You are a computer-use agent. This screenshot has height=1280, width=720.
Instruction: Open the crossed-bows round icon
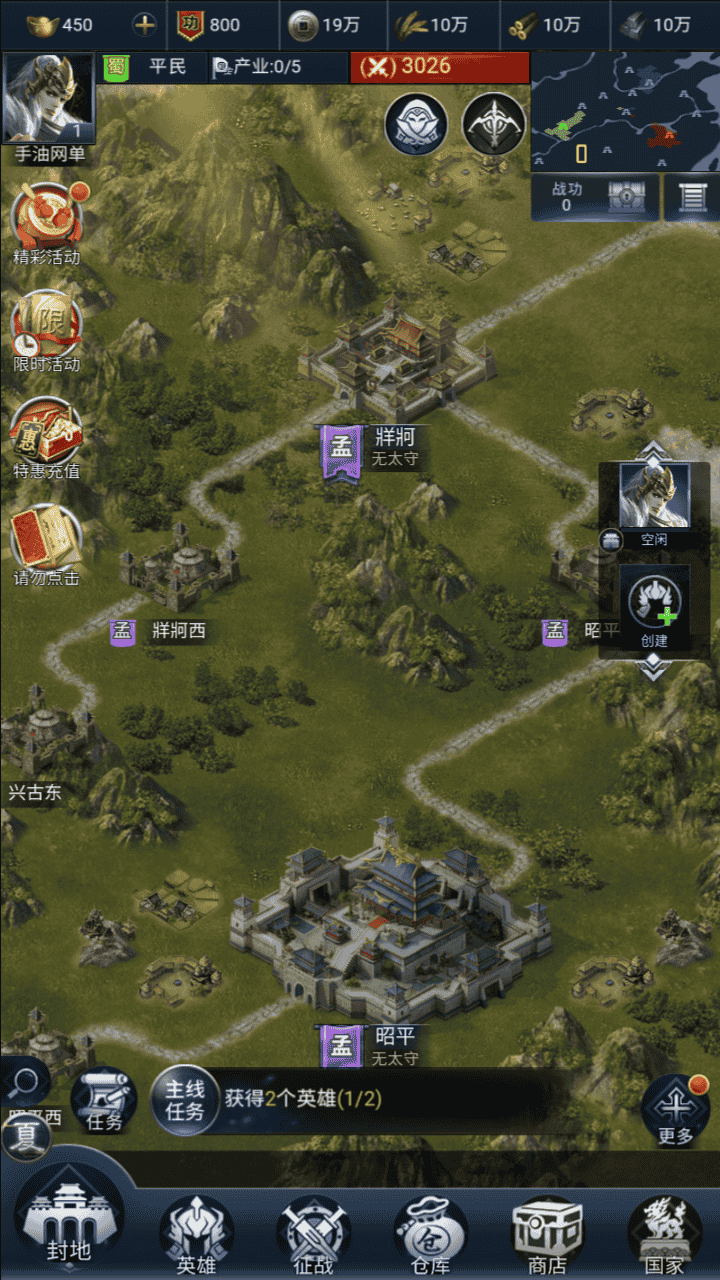click(x=494, y=124)
